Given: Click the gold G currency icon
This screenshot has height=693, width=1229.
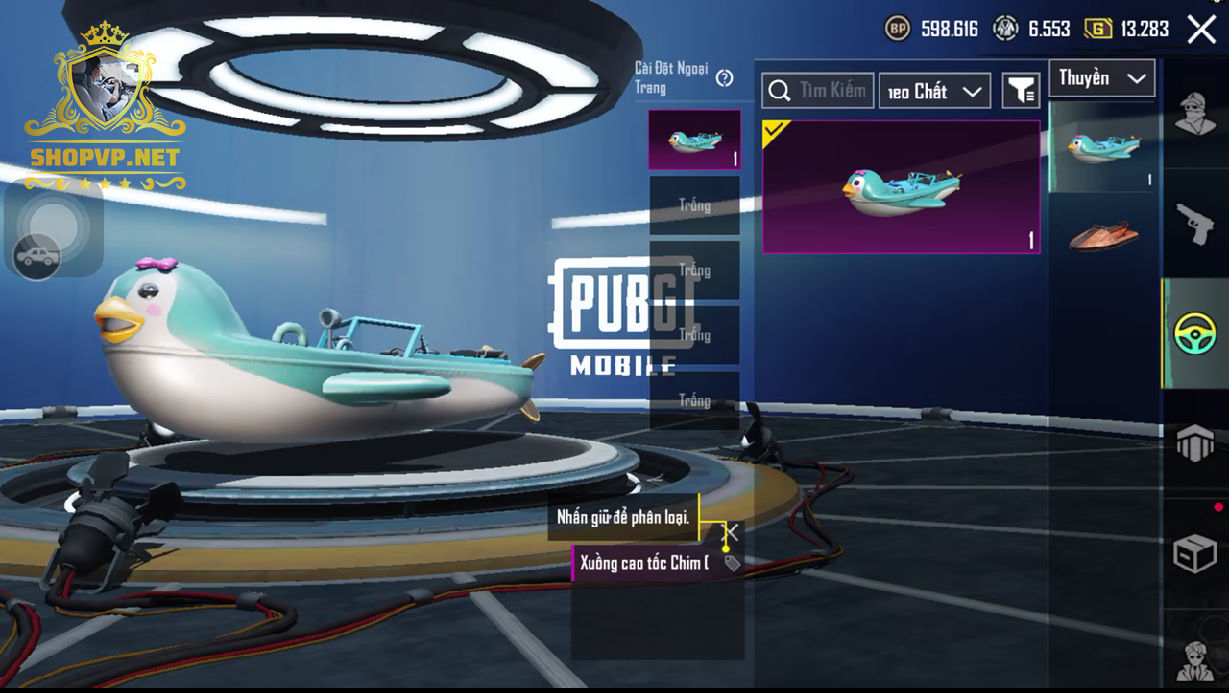Looking at the screenshot, I should coord(1097,28).
